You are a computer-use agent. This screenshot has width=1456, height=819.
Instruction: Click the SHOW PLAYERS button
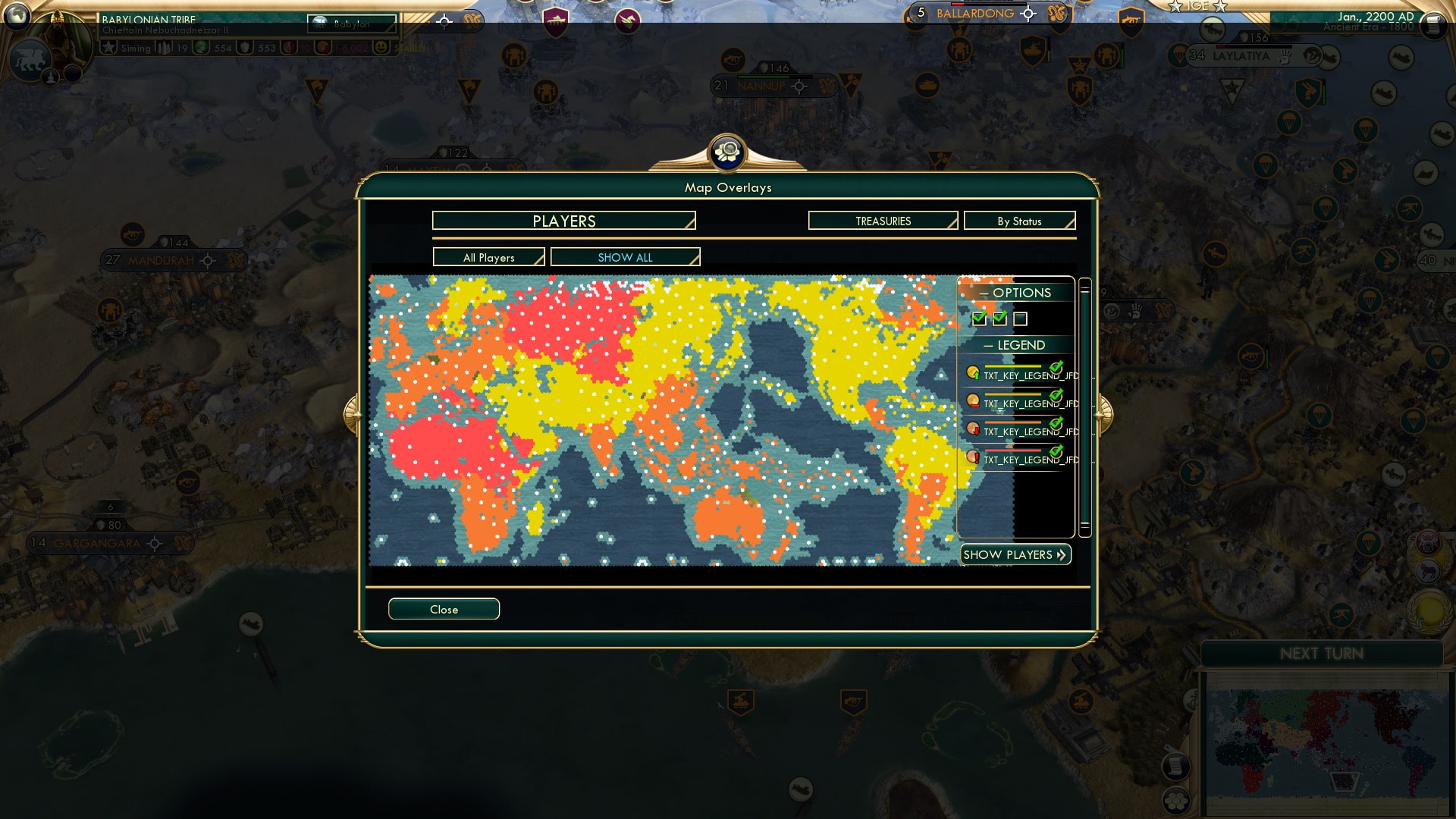tap(1015, 554)
